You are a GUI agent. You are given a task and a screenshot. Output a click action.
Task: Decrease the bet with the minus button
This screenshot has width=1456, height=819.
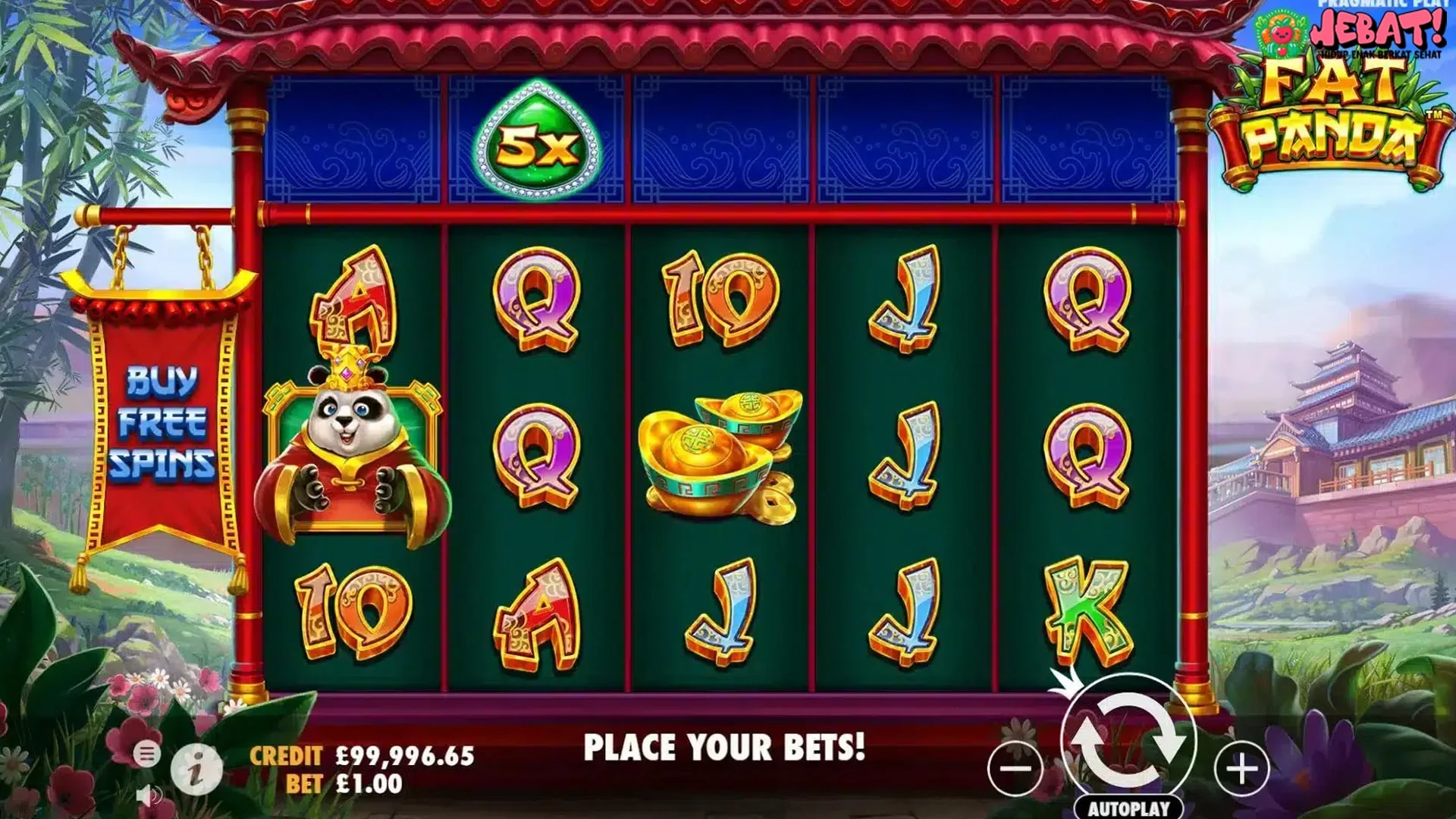[x=1015, y=769]
